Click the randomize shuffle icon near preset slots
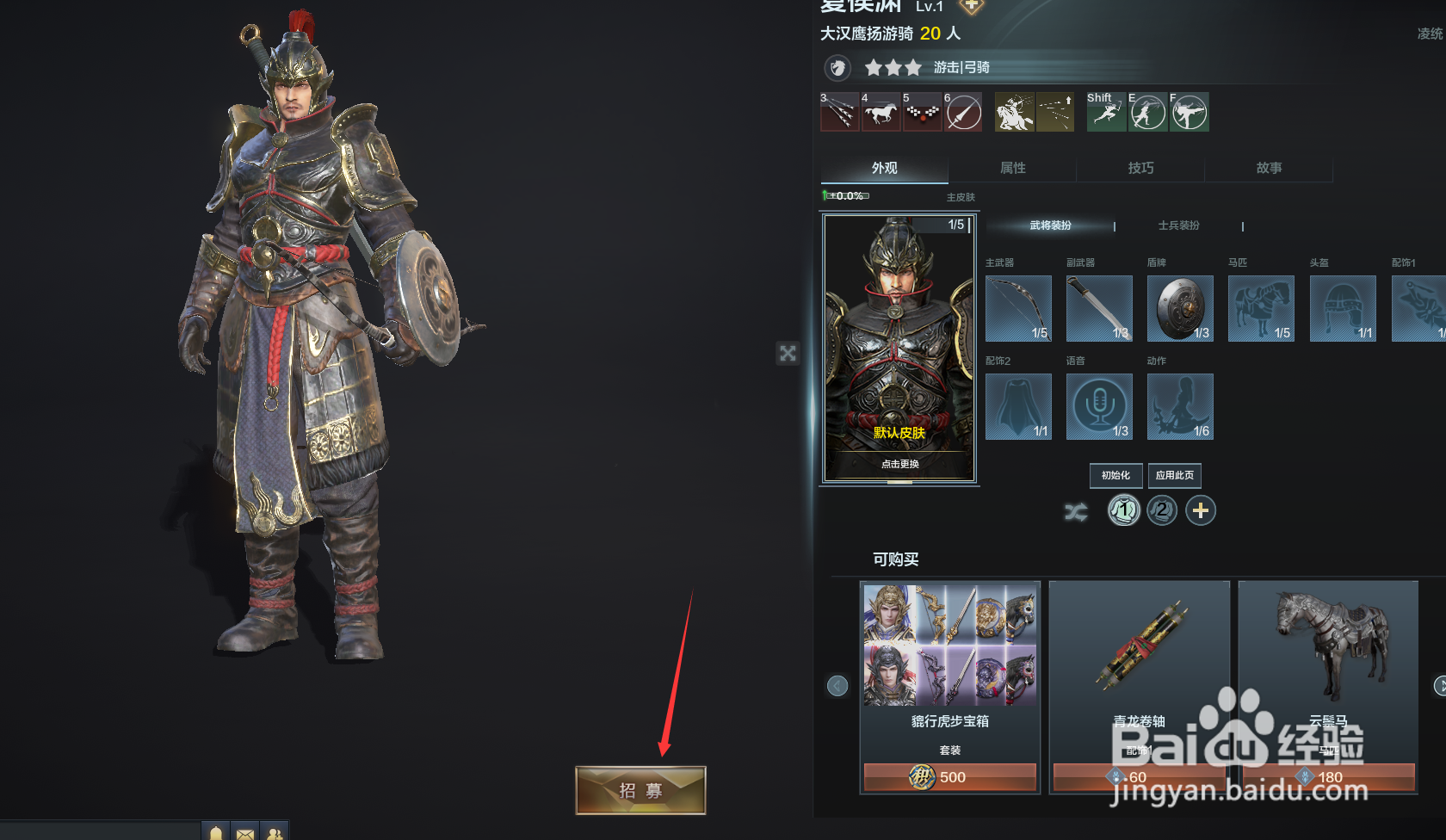1446x840 pixels. click(x=1076, y=510)
